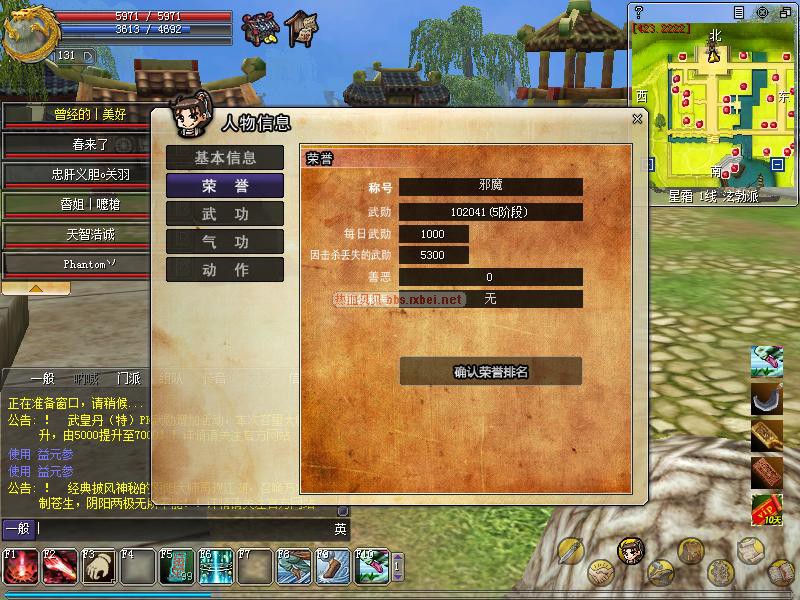
Task: Use the F1 red skill slot
Action: (20, 566)
